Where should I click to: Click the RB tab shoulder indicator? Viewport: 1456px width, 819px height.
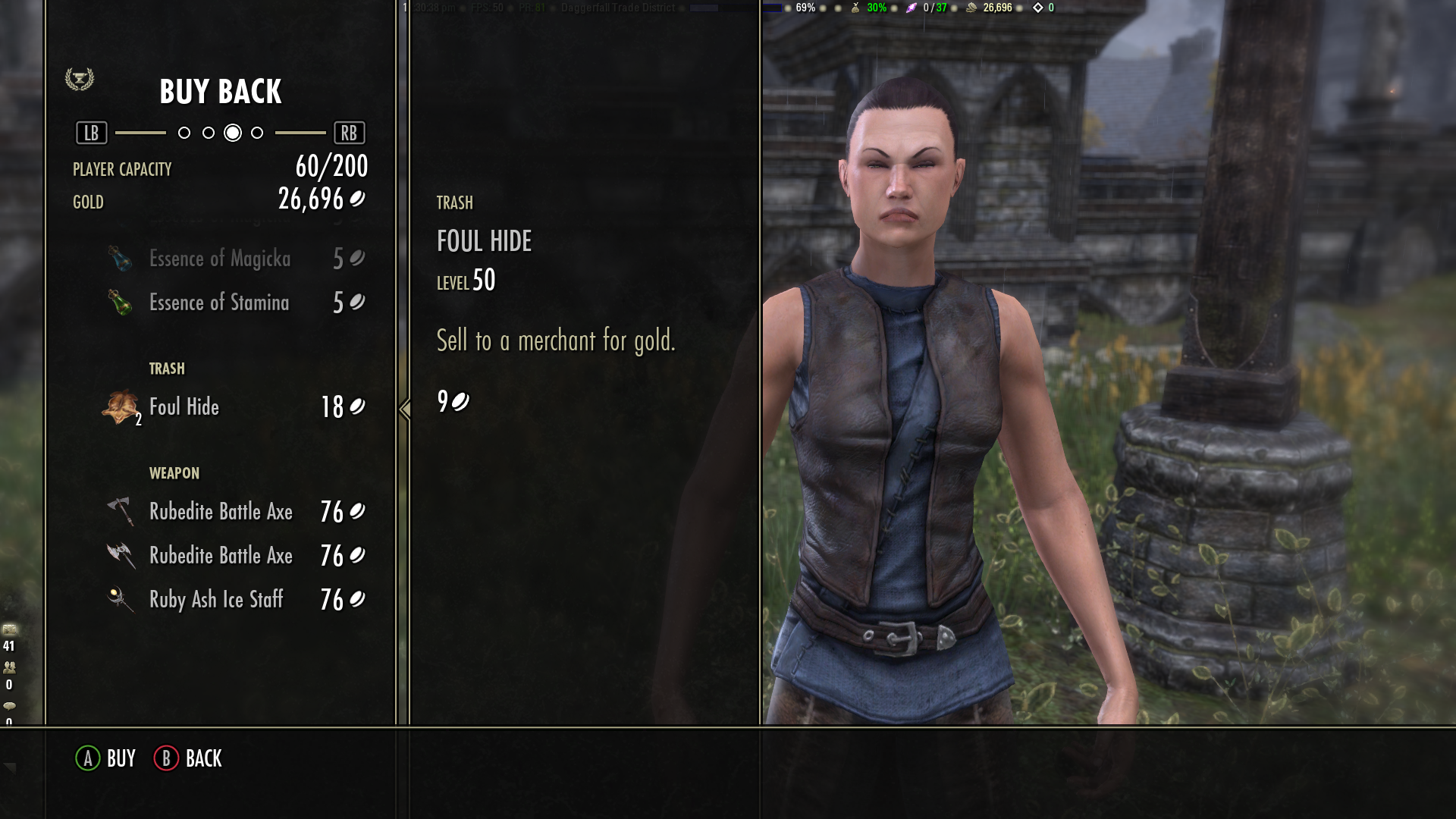pos(350,132)
